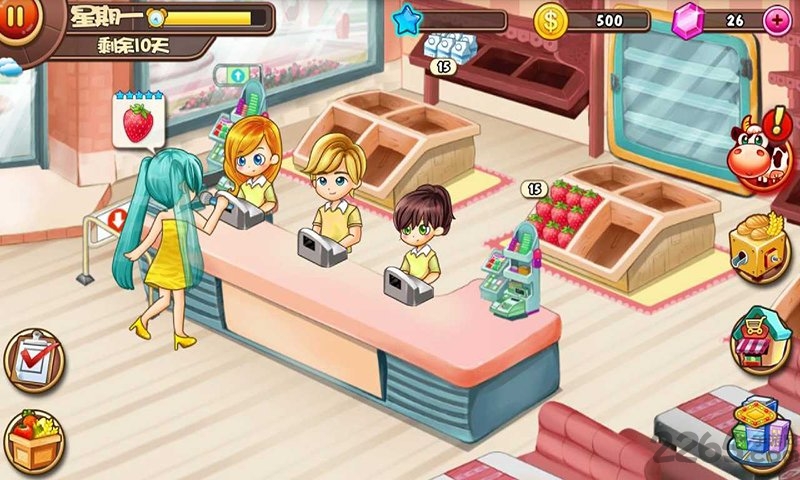Screen dimensions: 800x480
Task: Tap the green upgrade arrow above the register
Action: [238, 76]
